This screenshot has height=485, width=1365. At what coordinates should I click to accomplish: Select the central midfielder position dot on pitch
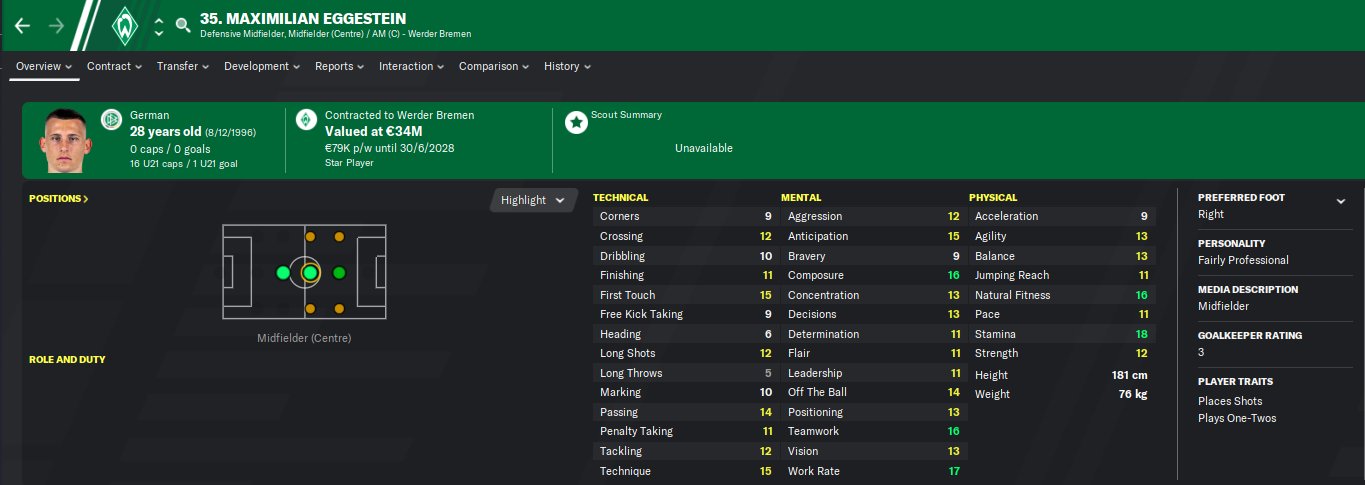[310, 272]
